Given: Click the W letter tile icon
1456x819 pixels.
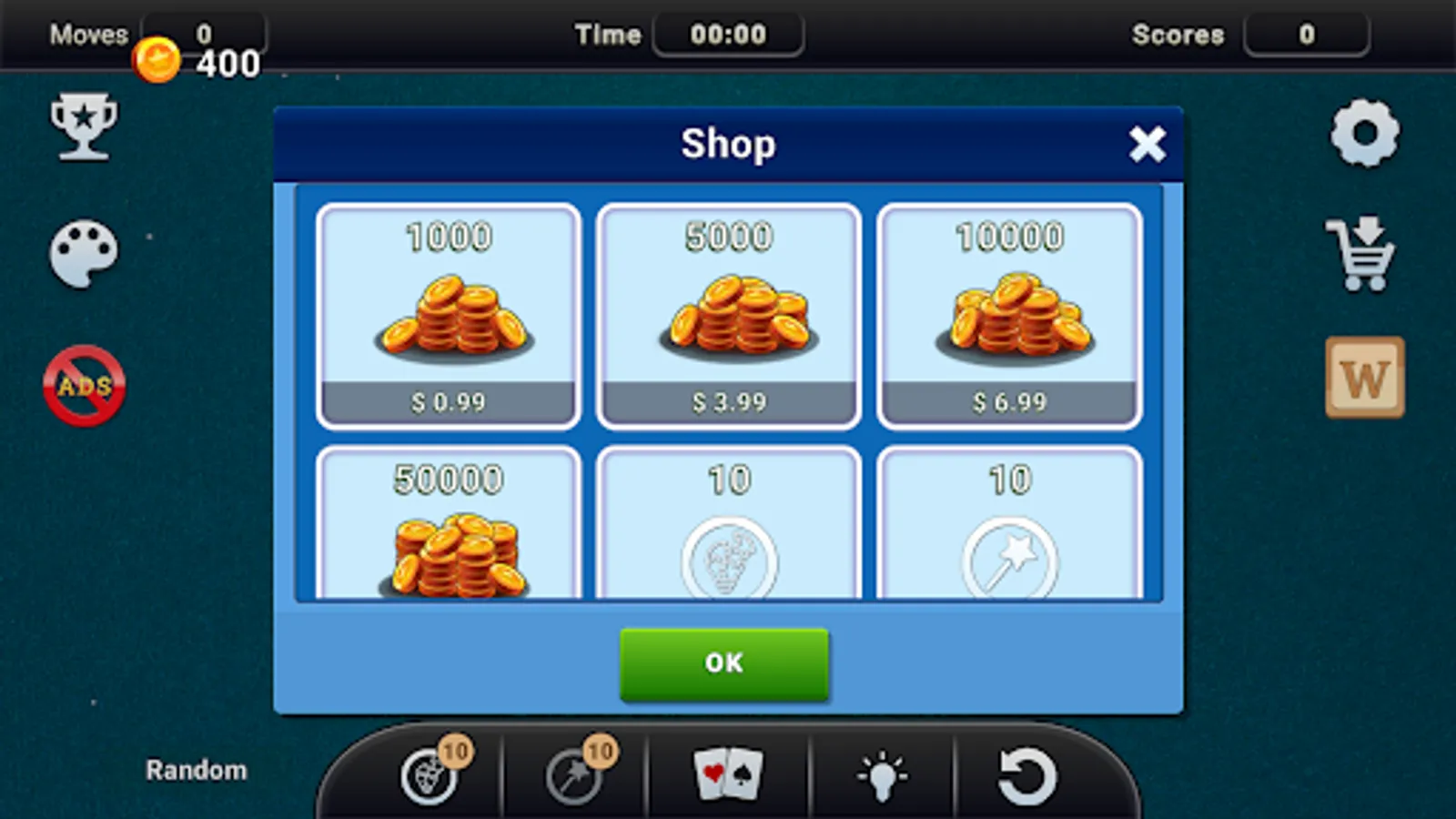Looking at the screenshot, I should (x=1364, y=378).
